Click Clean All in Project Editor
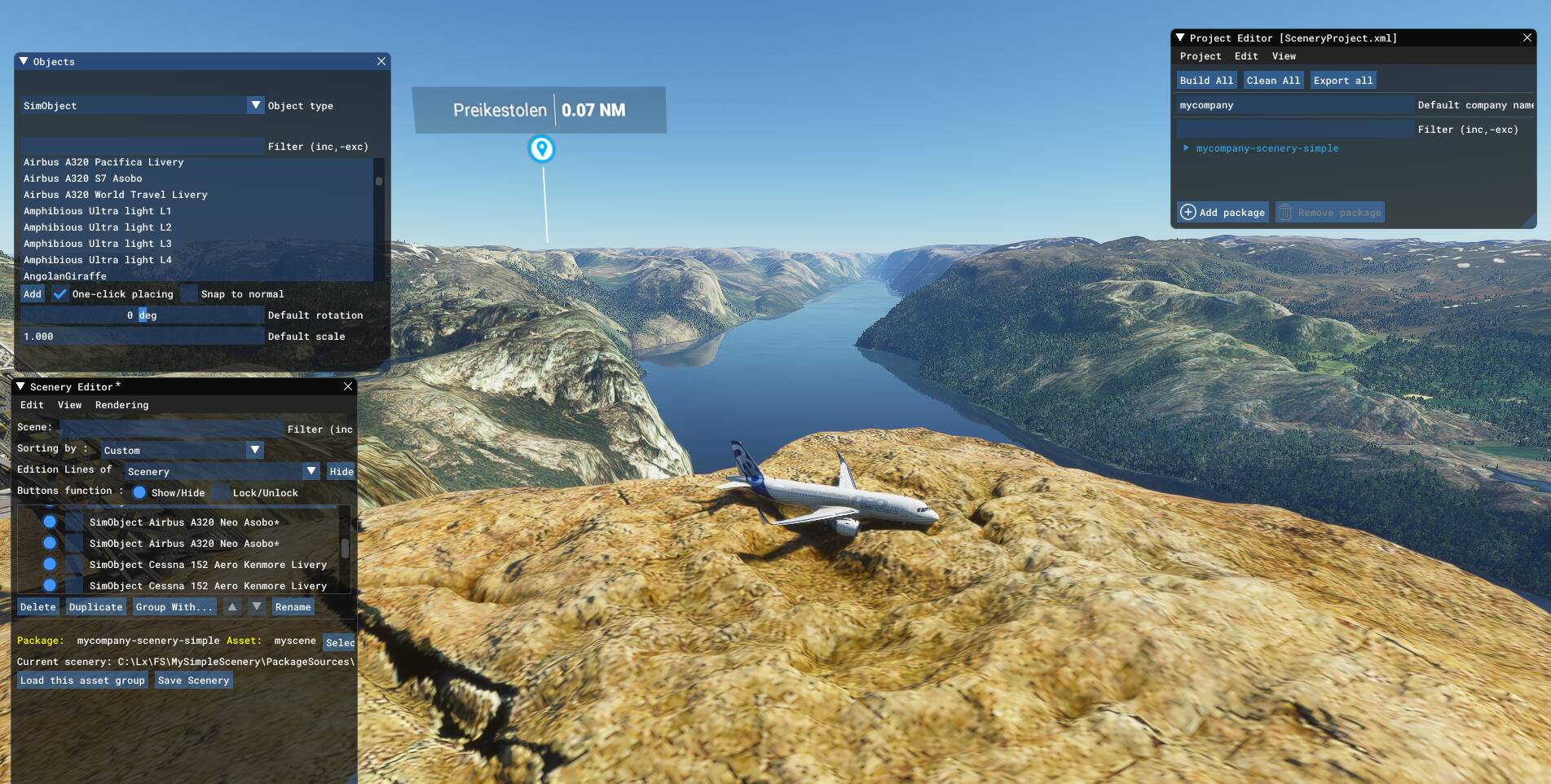The width and height of the screenshot is (1551, 784). tap(1273, 81)
